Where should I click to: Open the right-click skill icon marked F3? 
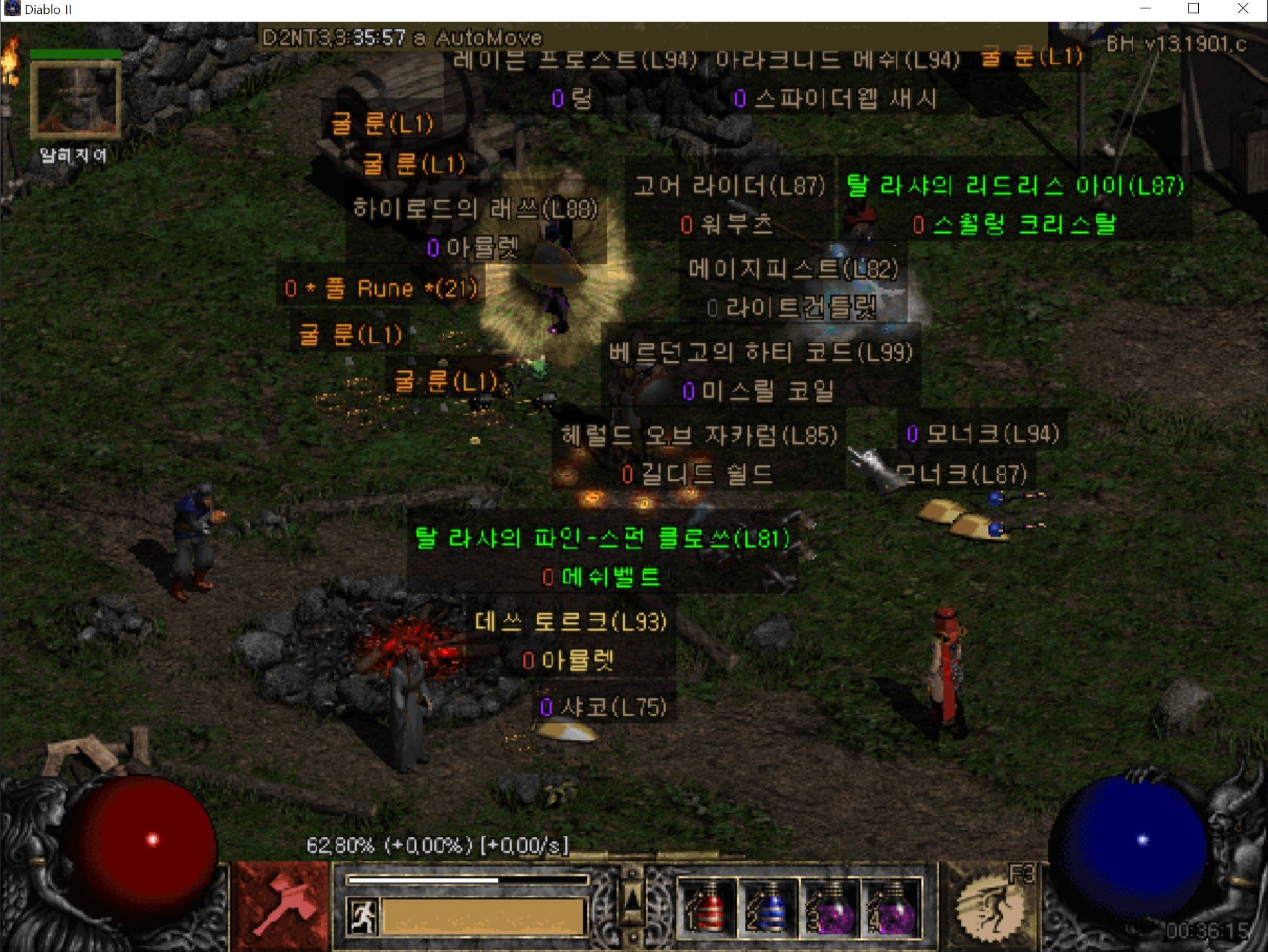tap(989, 906)
